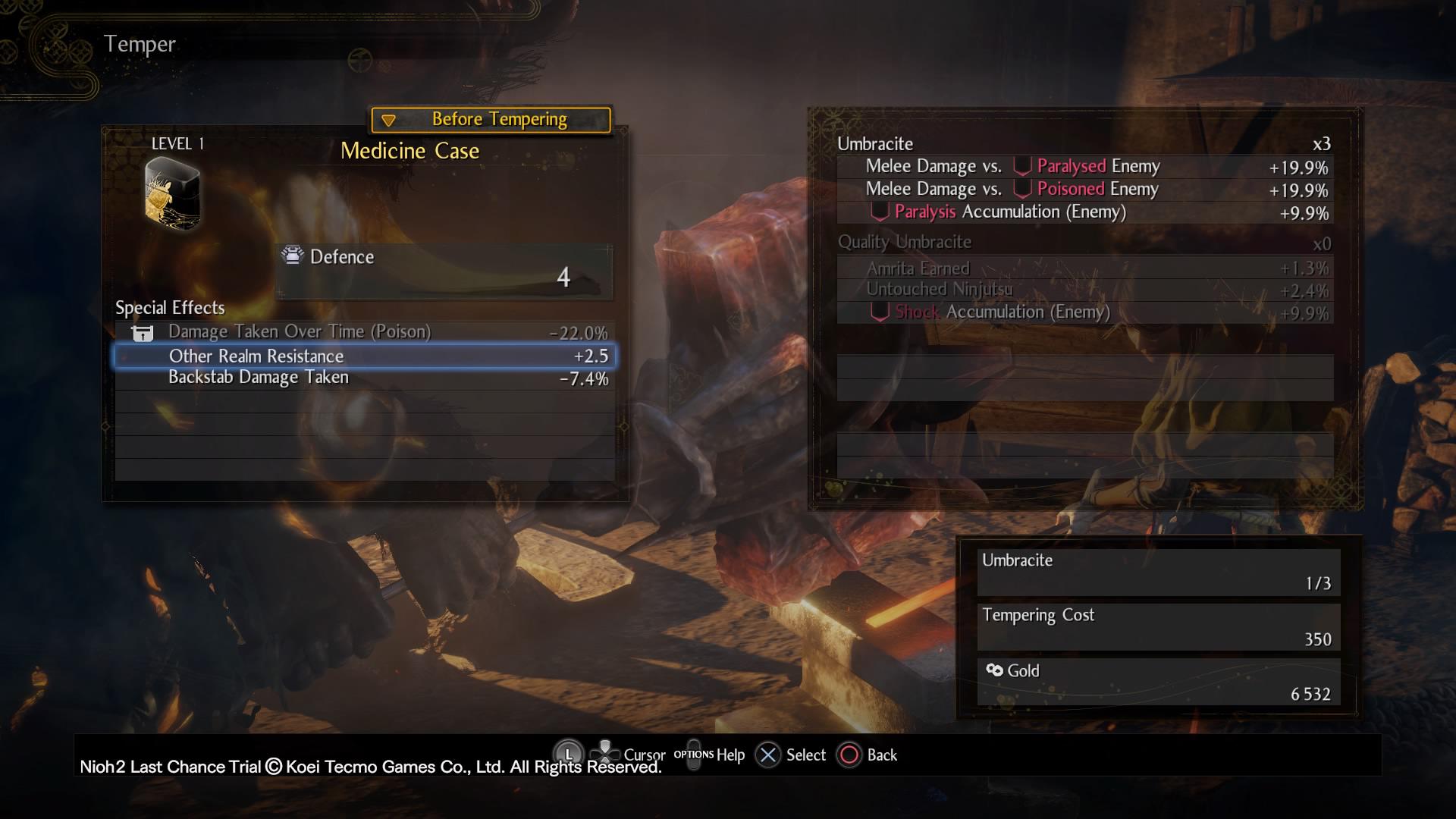Click the OPTIONS Help controller icon
This screenshot has height=819, width=1456.
pyautogui.click(x=695, y=755)
